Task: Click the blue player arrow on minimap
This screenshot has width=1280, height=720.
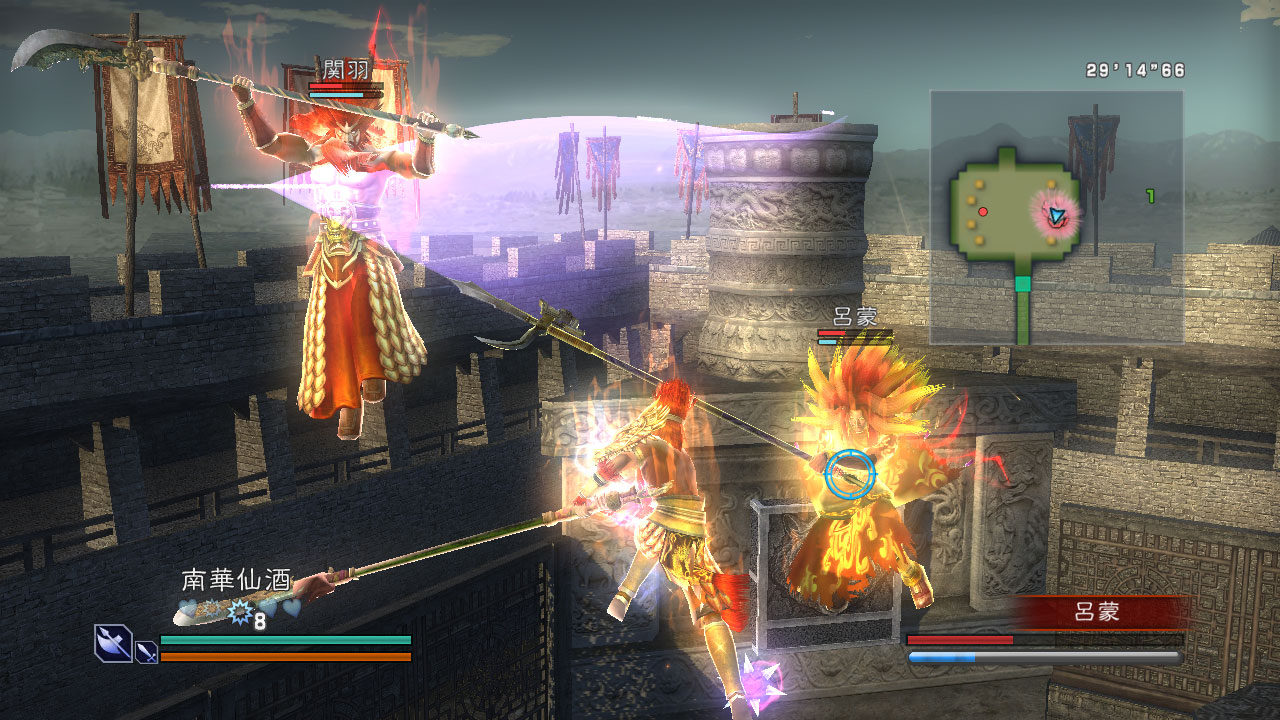Action: pos(1056,214)
